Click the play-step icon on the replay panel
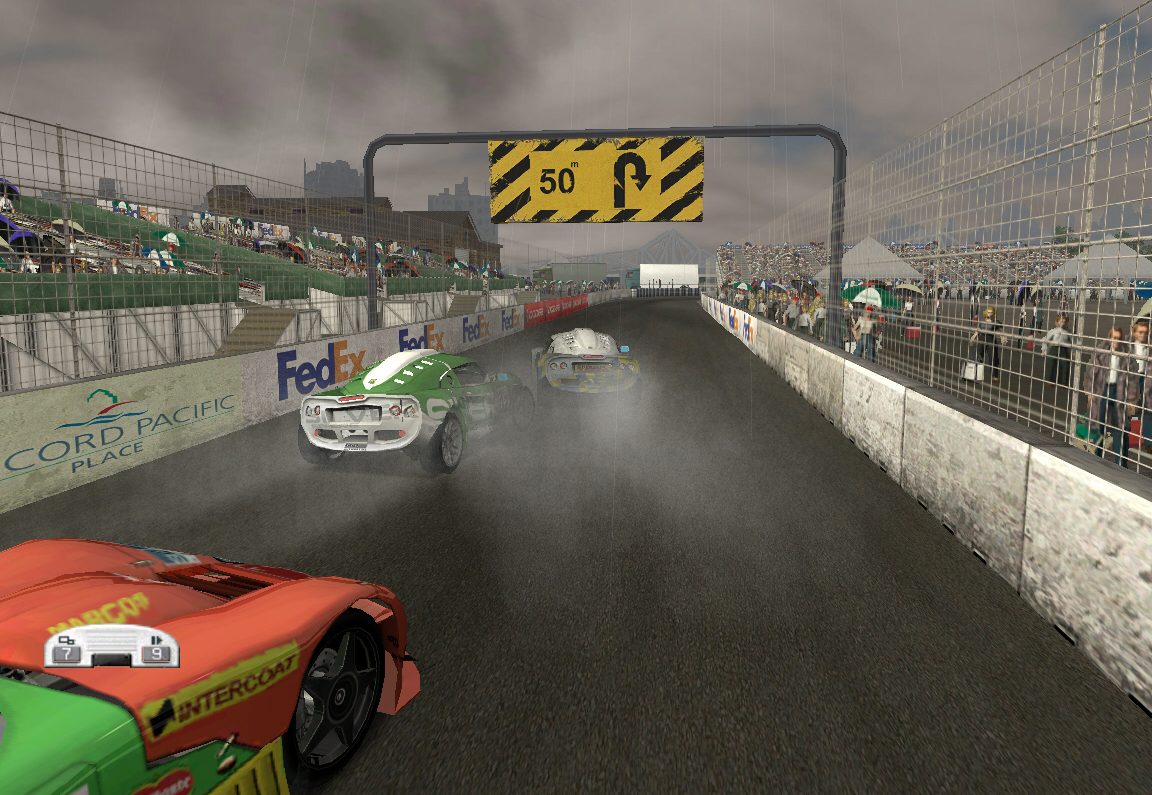 tap(157, 639)
